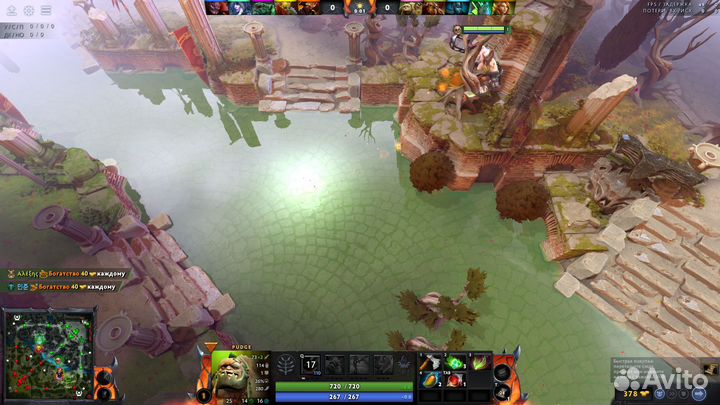The width and height of the screenshot is (720, 405).
Task: Click the Pudge hero portrait
Action: coord(242,373)
